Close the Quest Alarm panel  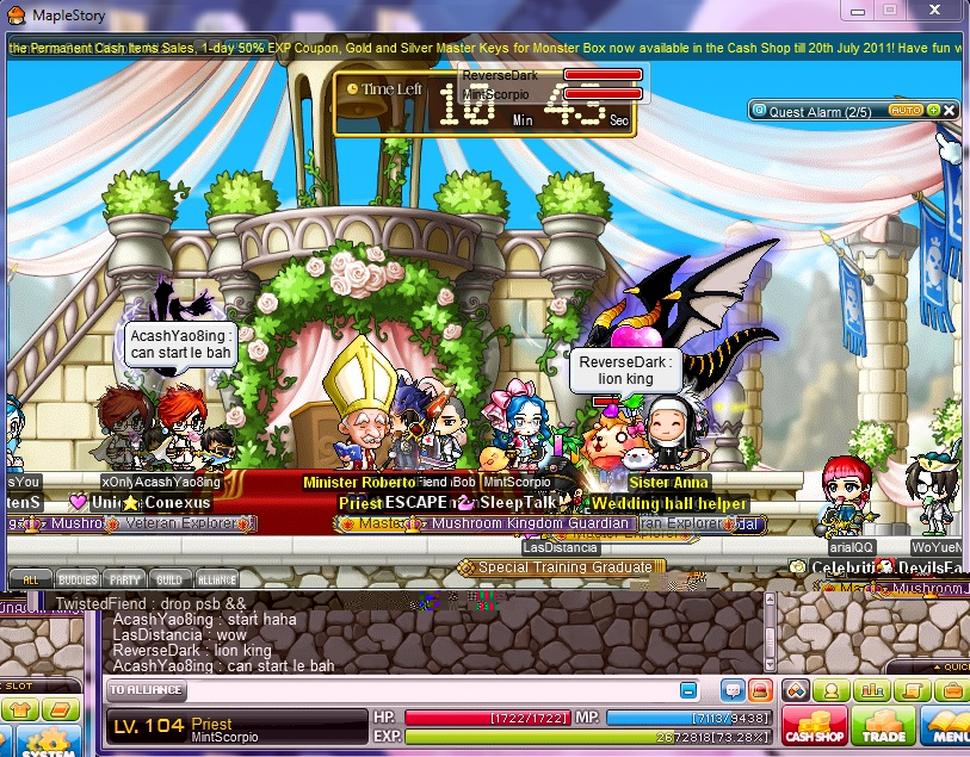point(947,111)
